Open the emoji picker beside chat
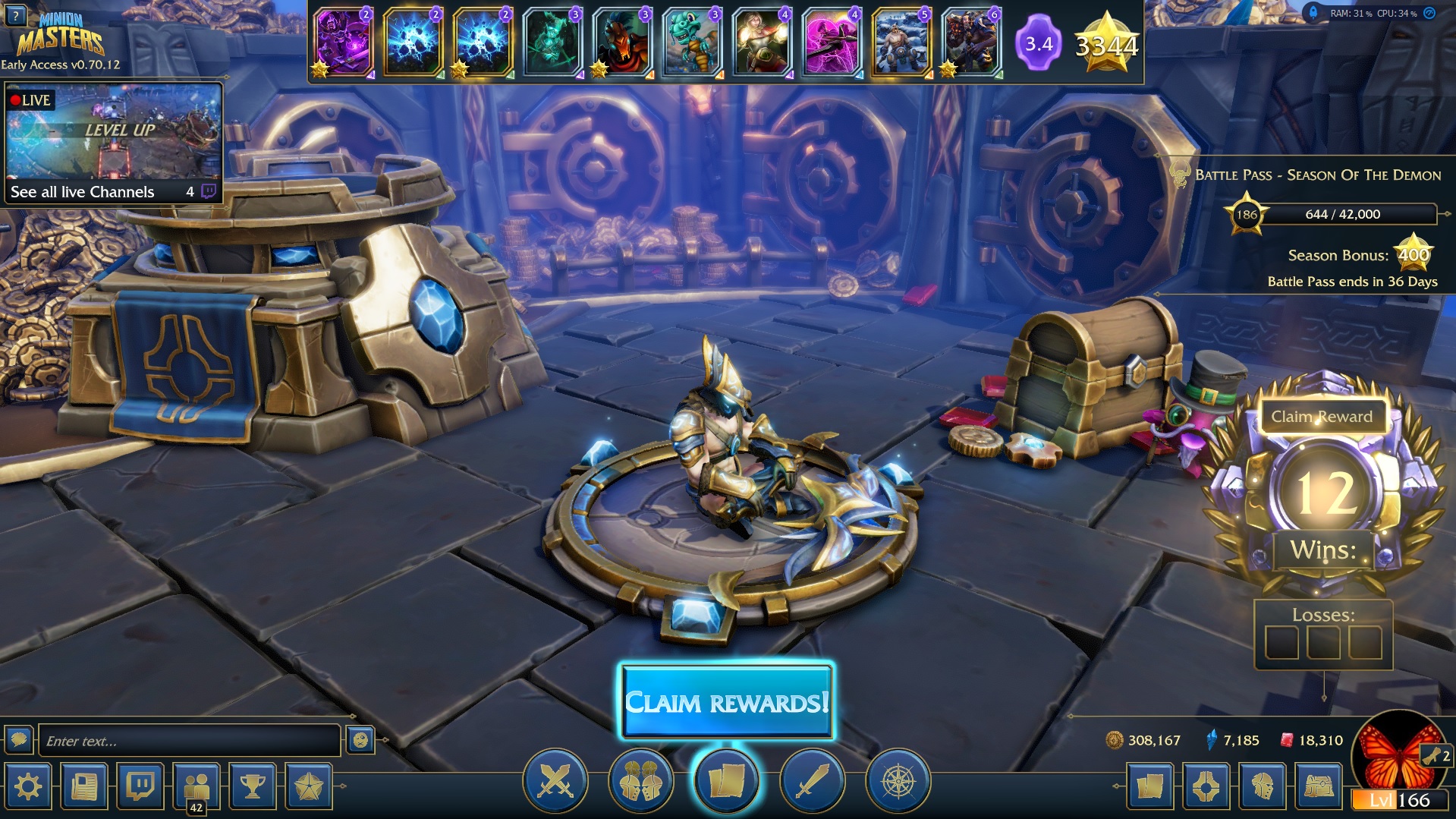Image resolution: width=1456 pixels, height=819 pixels. pyautogui.click(x=360, y=740)
